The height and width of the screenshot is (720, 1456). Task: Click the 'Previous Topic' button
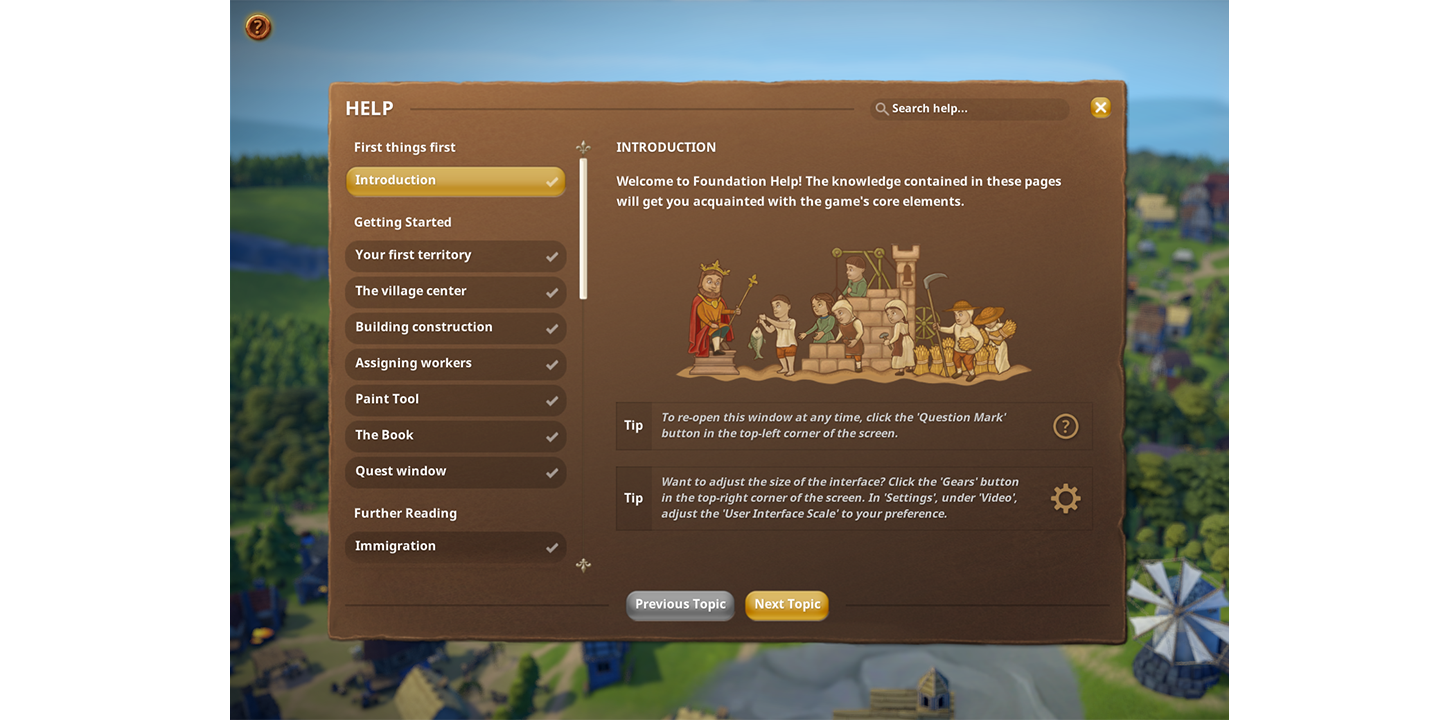[x=680, y=604]
